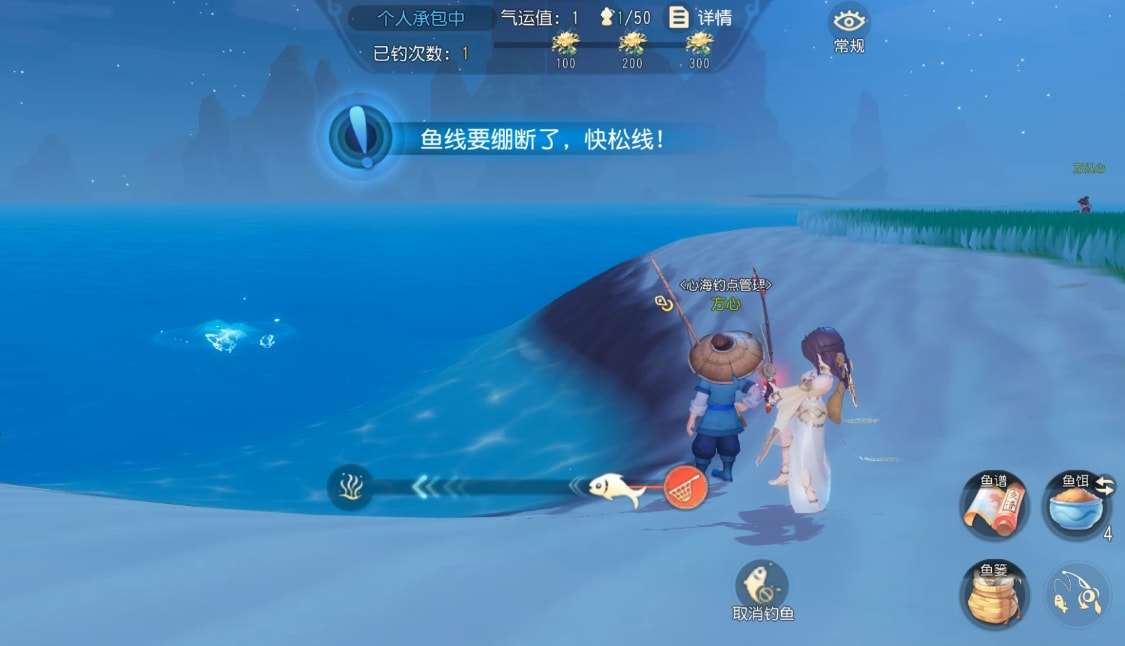Image resolution: width=1125 pixels, height=646 pixels.
Task: Switch bait using the 鱼饵 bowl
Action: click(1075, 505)
